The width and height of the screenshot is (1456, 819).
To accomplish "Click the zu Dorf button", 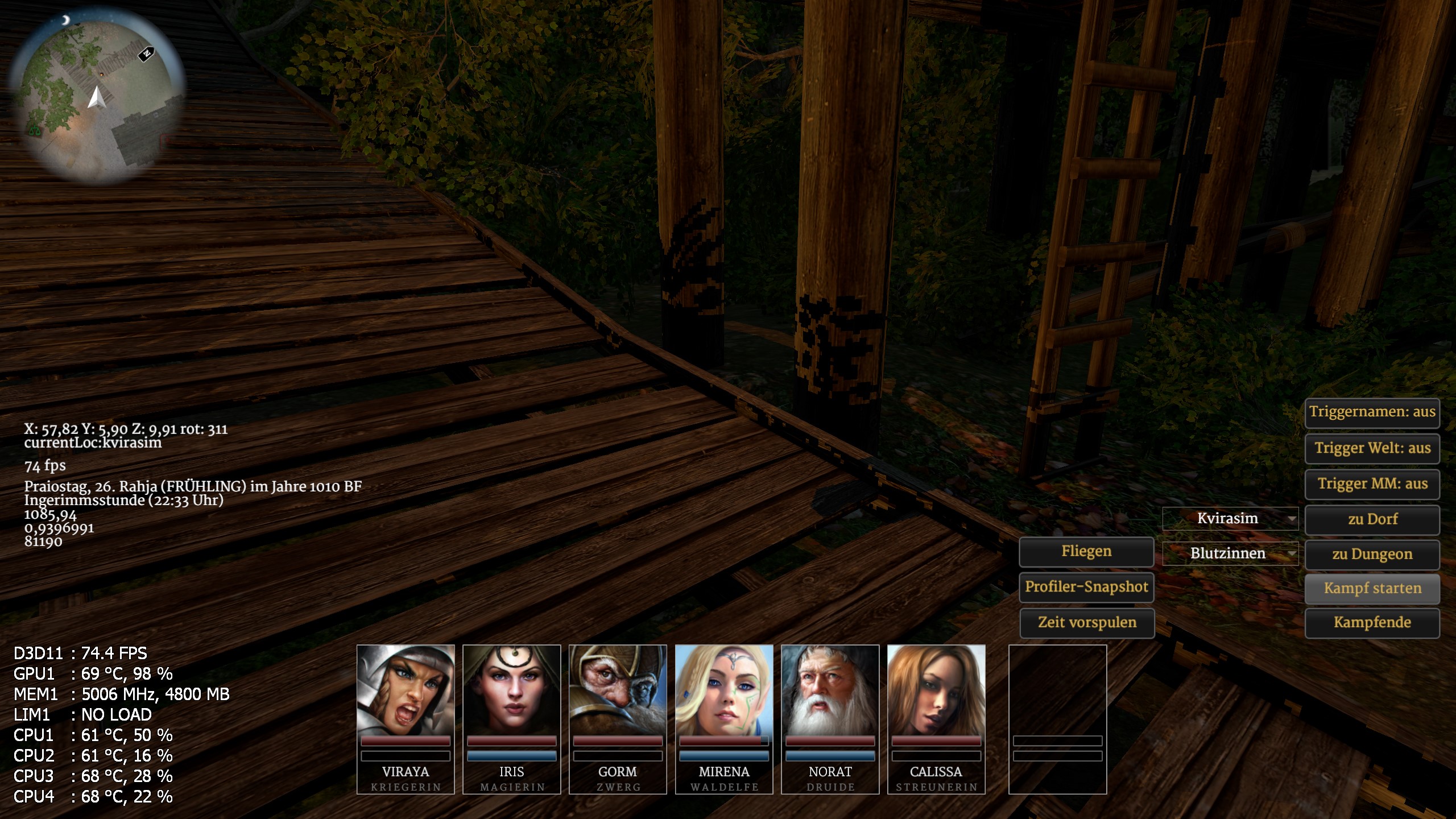I will [x=1372, y=519].
